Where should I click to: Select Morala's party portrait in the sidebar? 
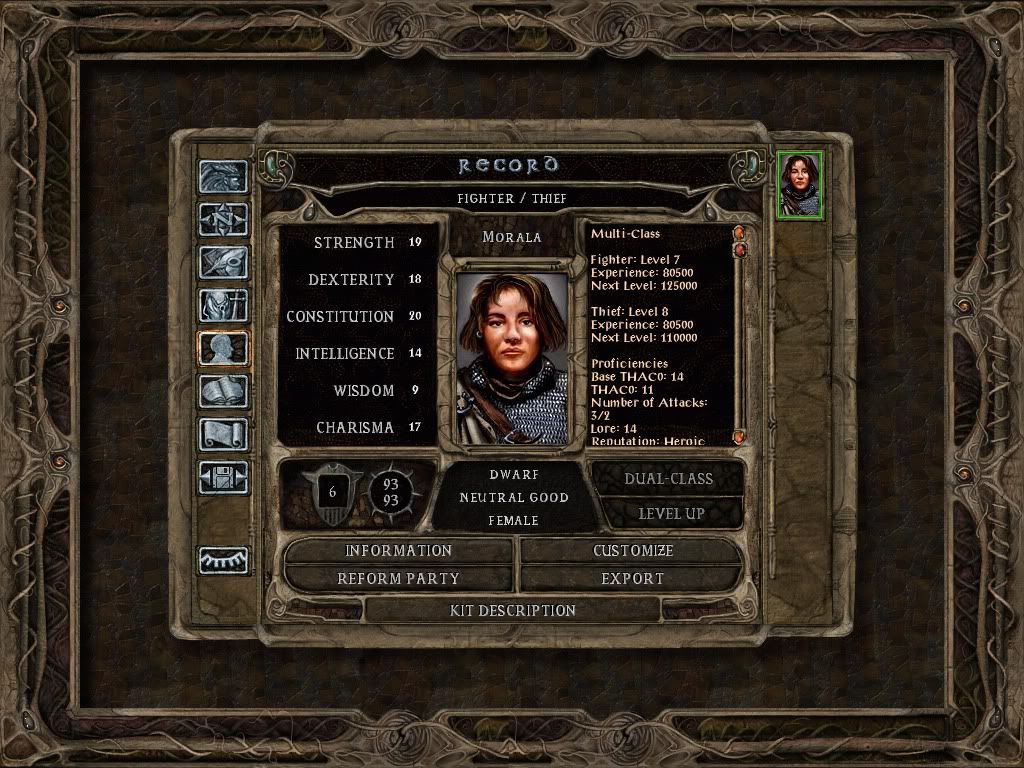coord(800,185)
